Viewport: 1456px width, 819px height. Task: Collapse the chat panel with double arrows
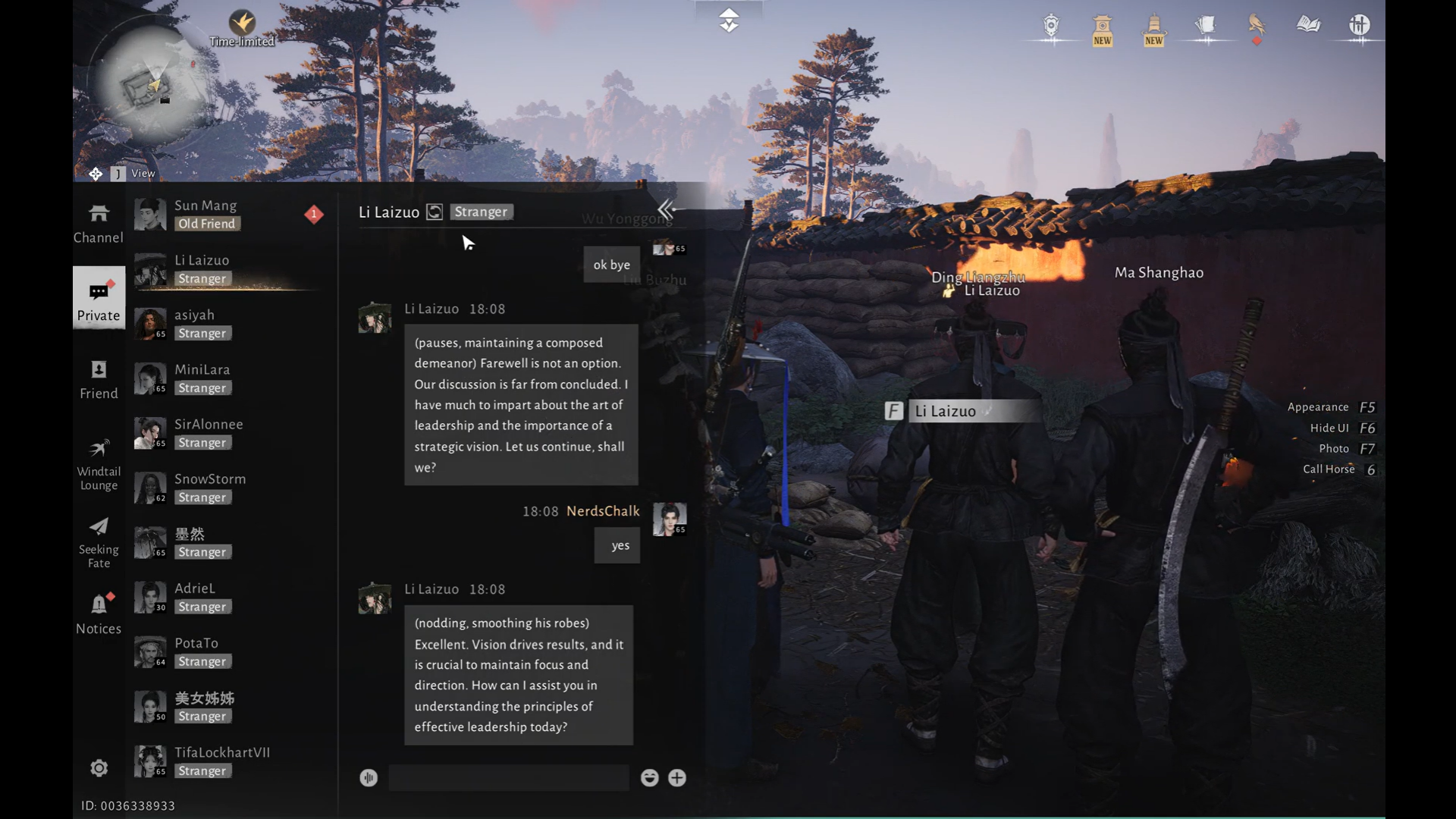click(x=666, y=209)
